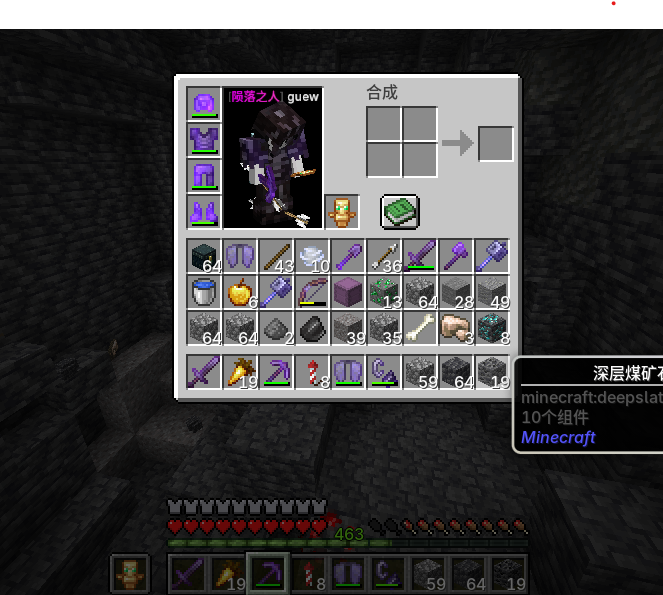Click the enchanted netherite chestplate slot

[x=204, y=140]
